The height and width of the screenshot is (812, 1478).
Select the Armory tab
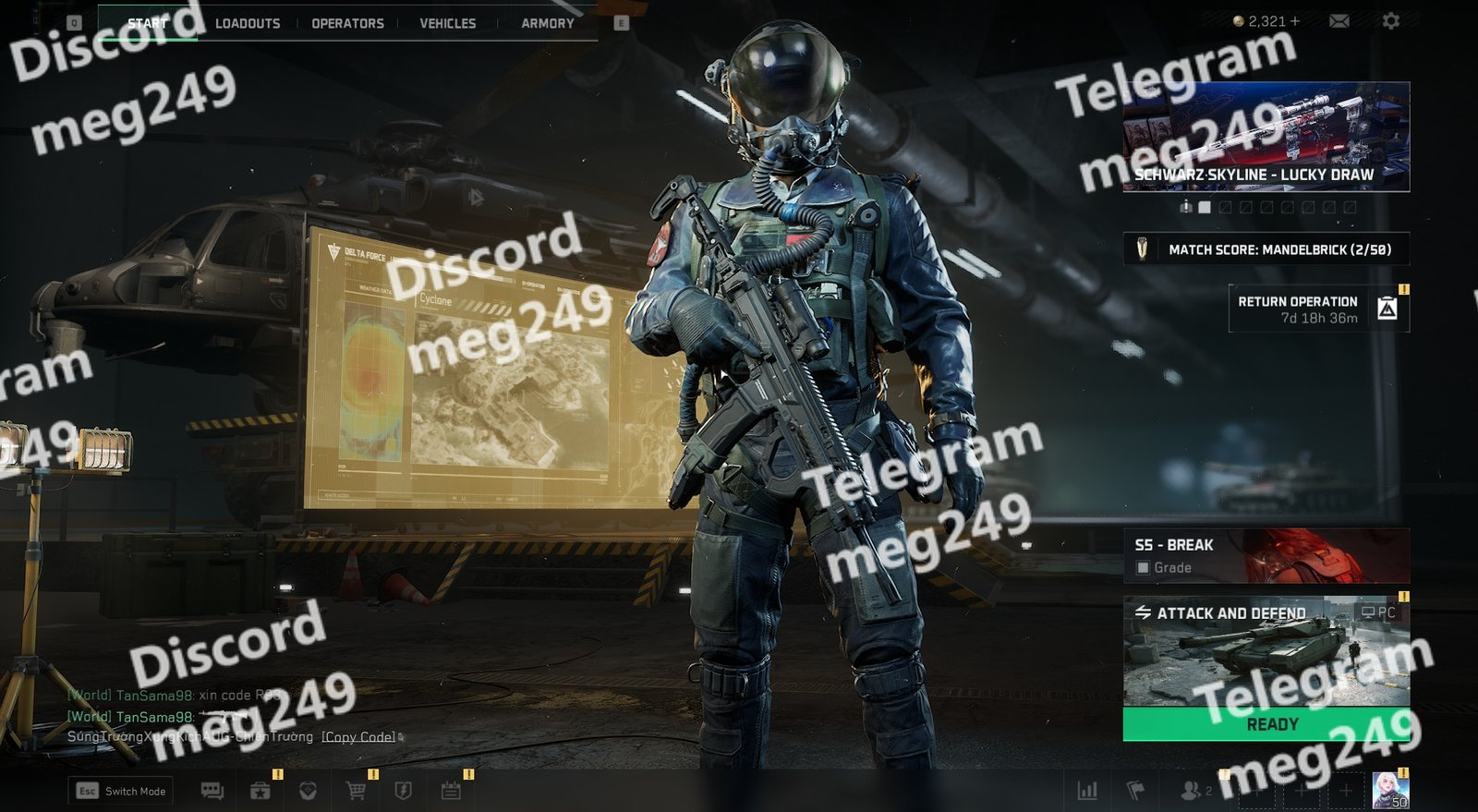point(547,23)
